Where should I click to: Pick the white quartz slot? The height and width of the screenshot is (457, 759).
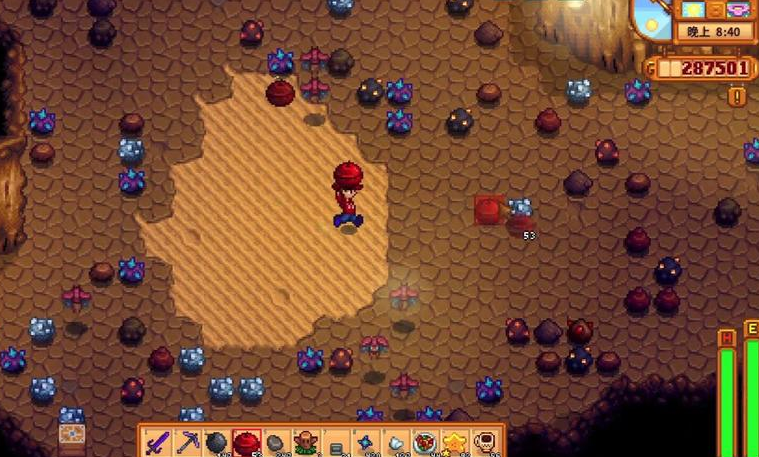[397, 442]
